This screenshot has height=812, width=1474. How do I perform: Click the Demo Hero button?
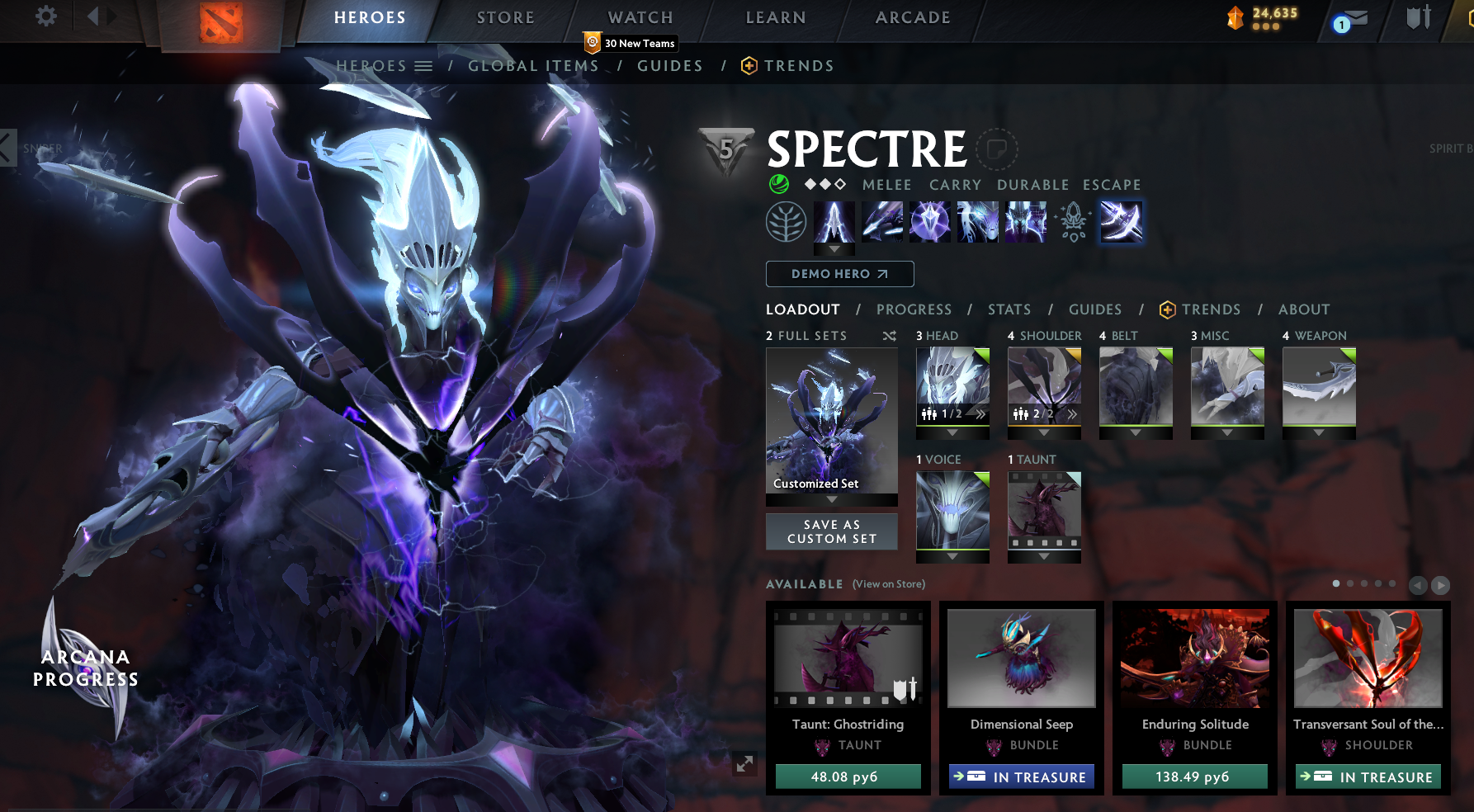point(839,273)
